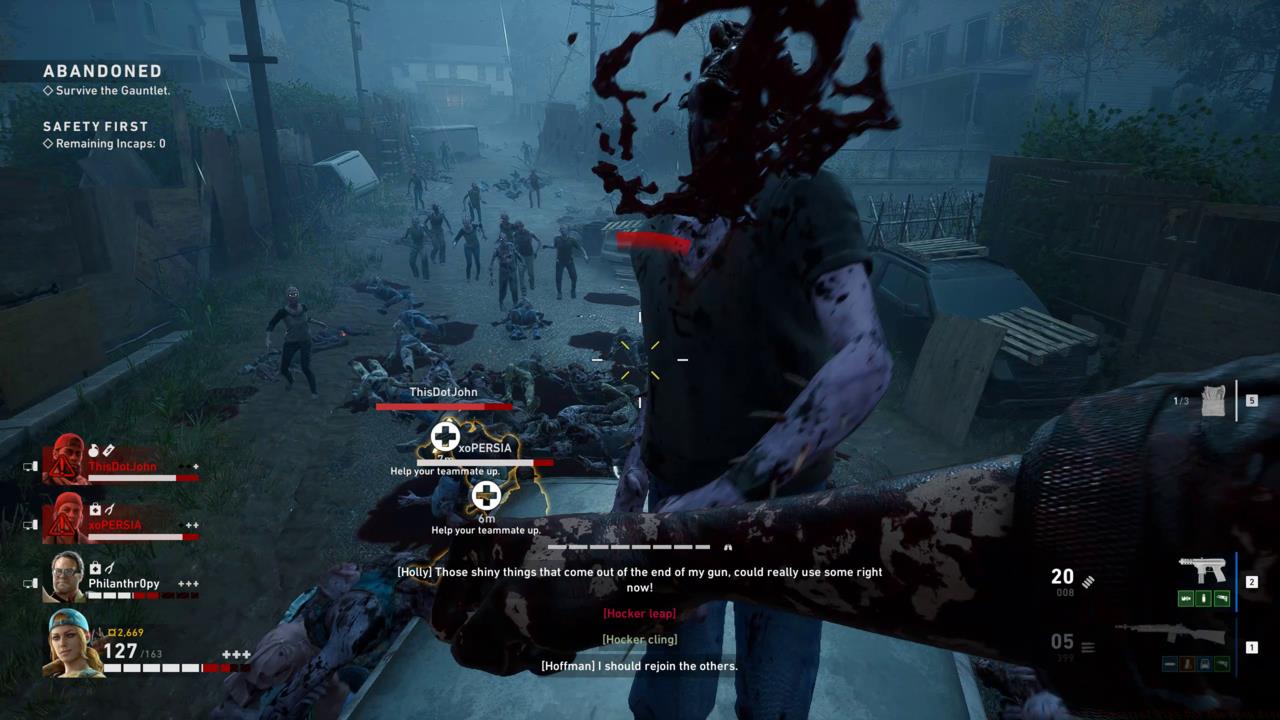
Task: Select the machine pistol weapon in slot 2
Action: 1201,571
